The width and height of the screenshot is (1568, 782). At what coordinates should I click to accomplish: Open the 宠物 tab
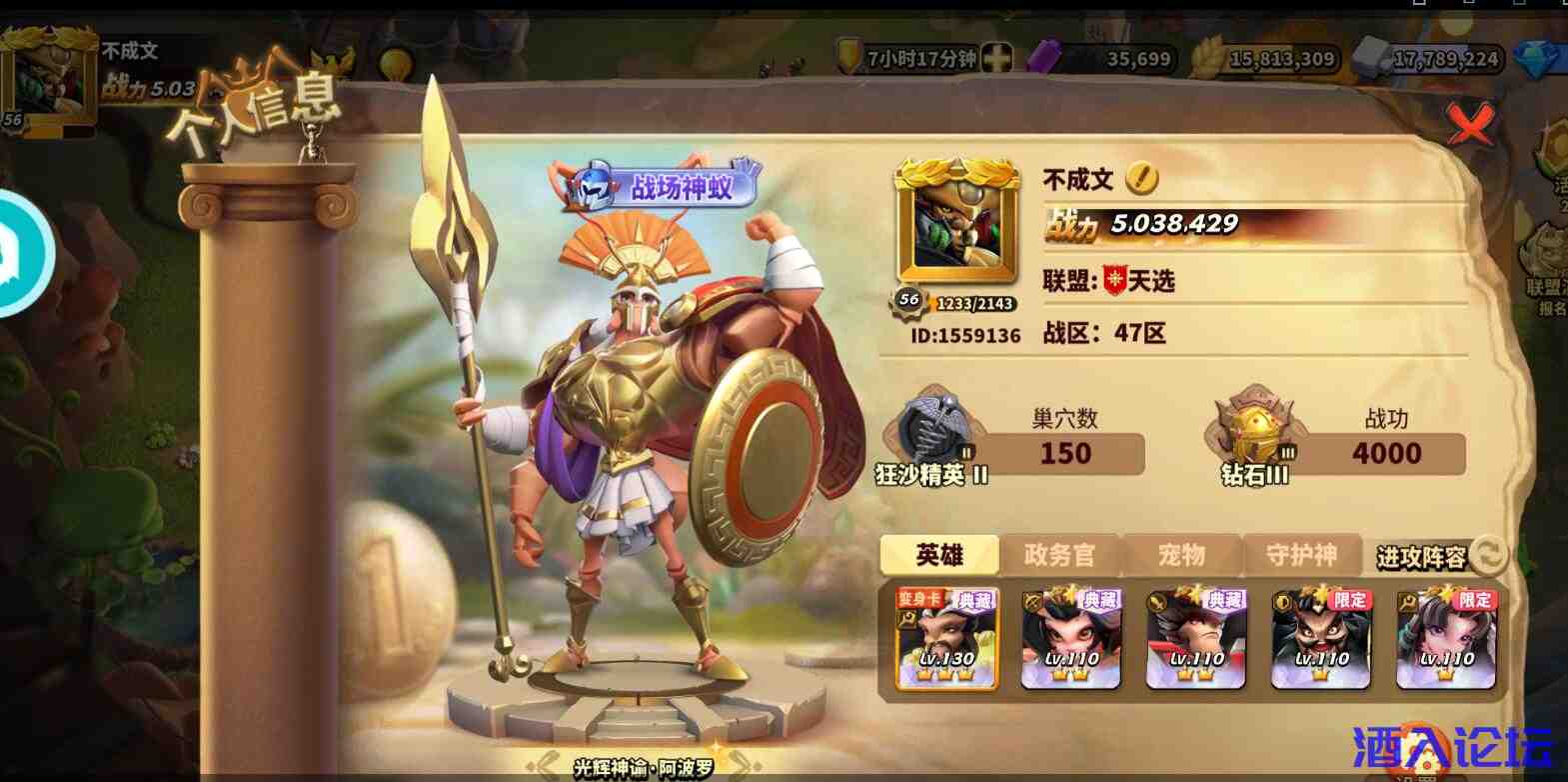point(1181,554)
